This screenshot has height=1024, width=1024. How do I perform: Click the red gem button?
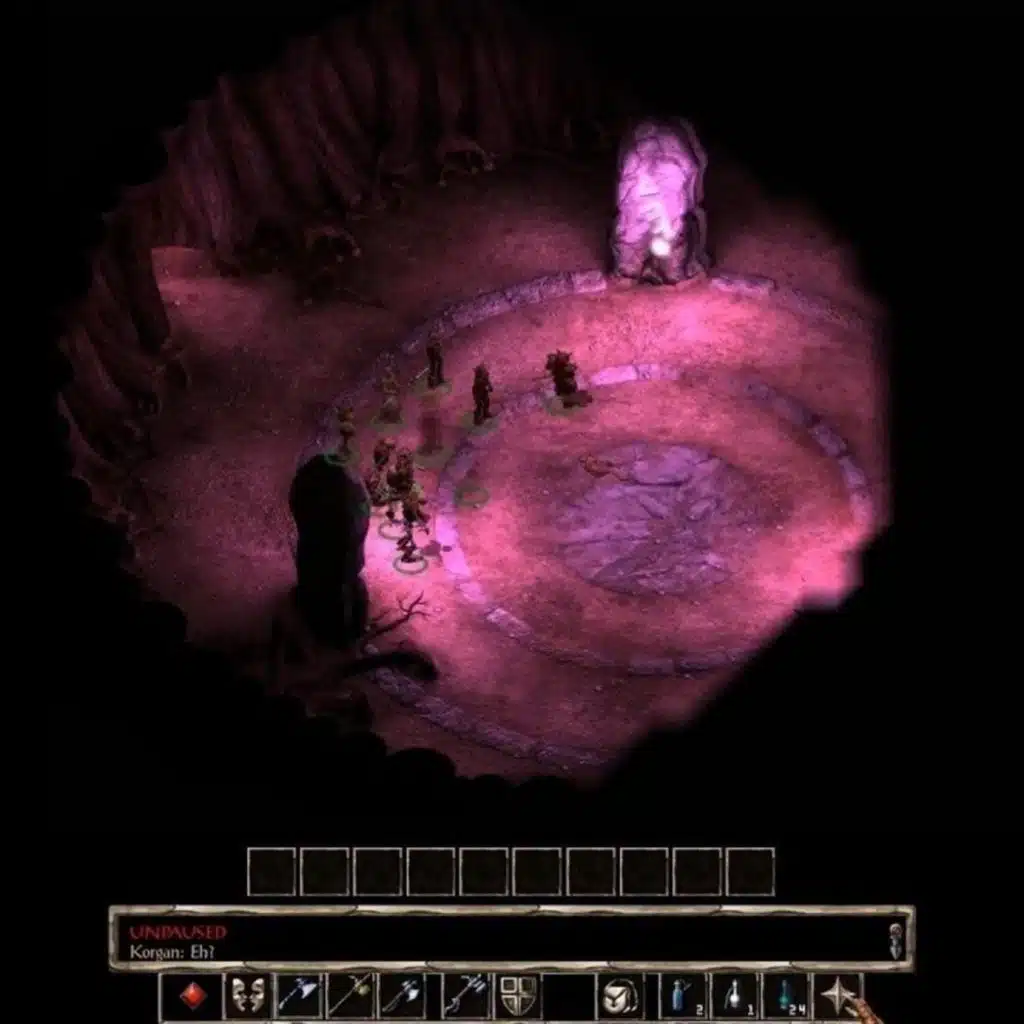tap(193, 996)
